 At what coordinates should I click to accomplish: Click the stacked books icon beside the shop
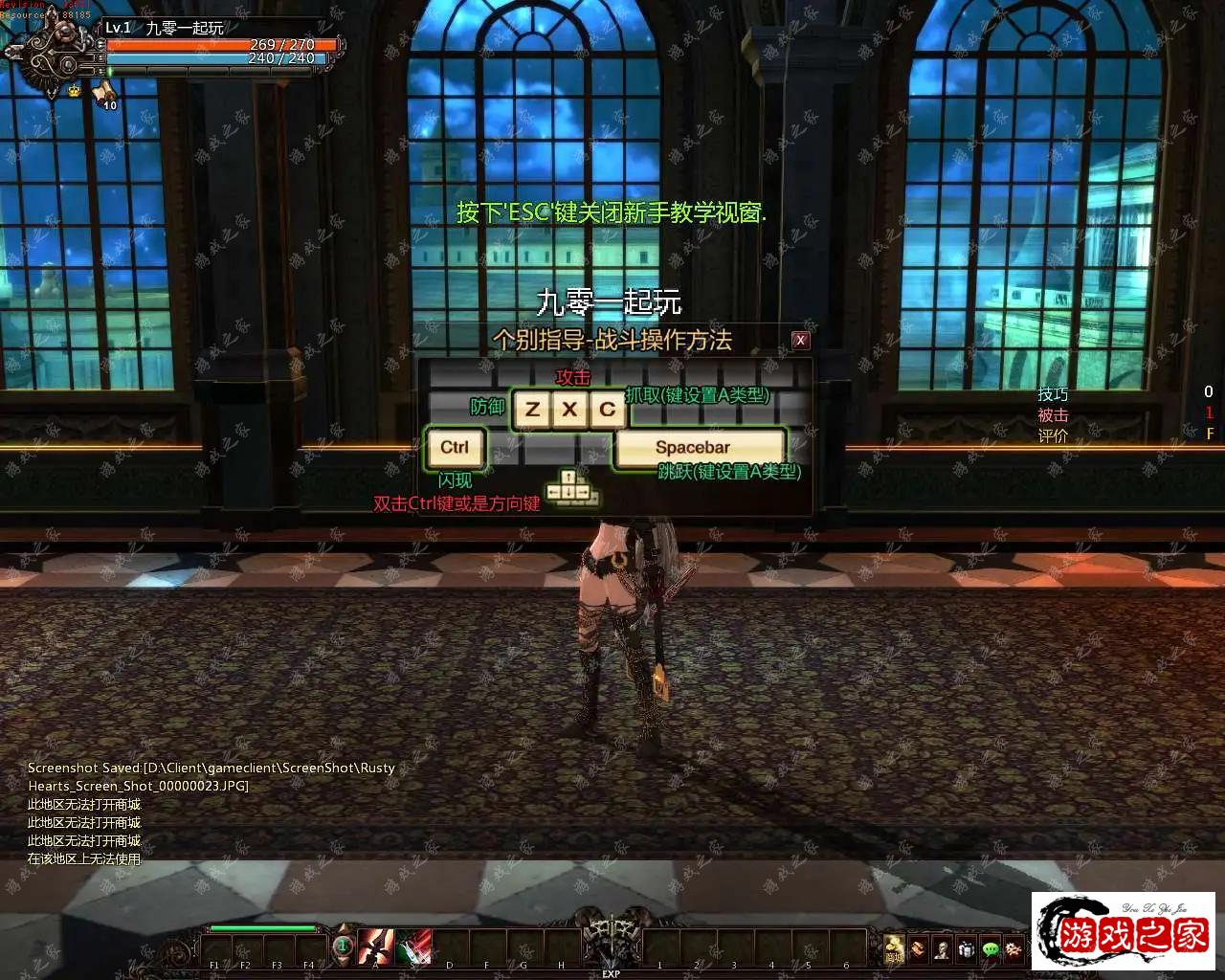pyautogui.click(x=918, y=949)
